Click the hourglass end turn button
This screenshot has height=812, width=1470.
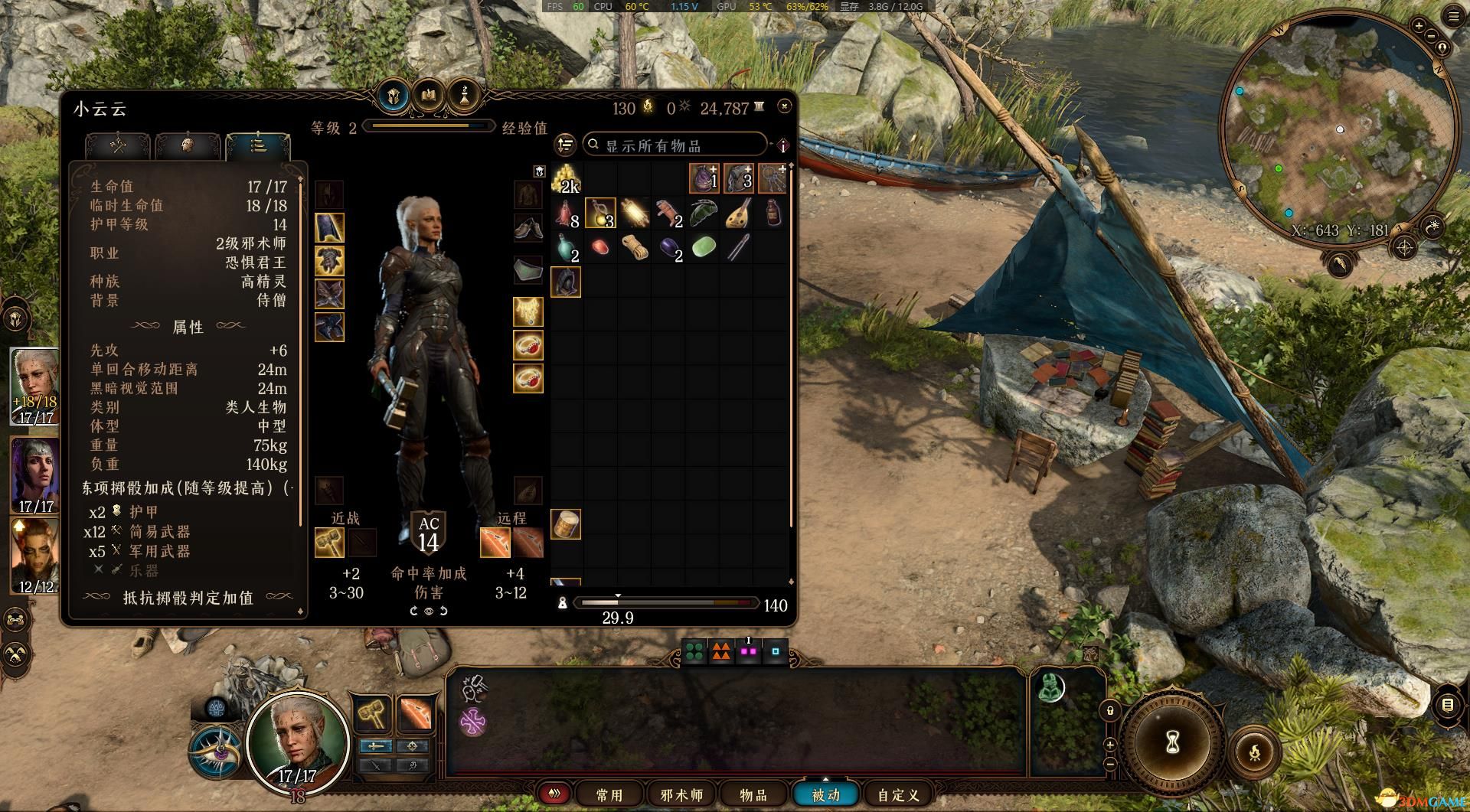tap(1172, 741)
